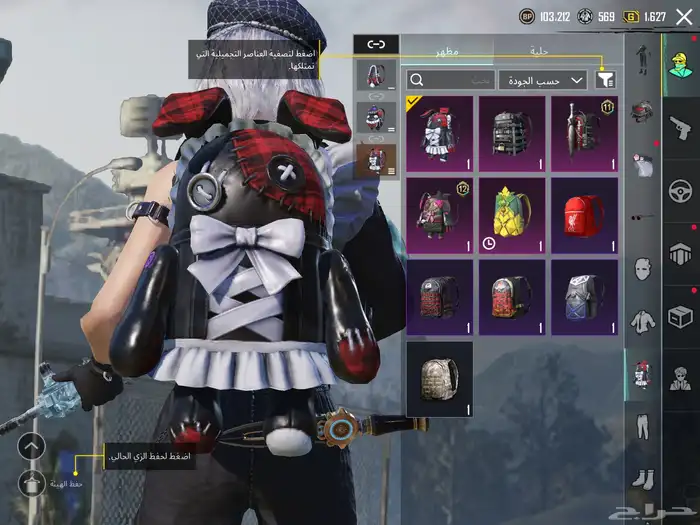Select the backpack with the umbrella
The height and width of the screenshot is (525, 700).
pos(584,133)
